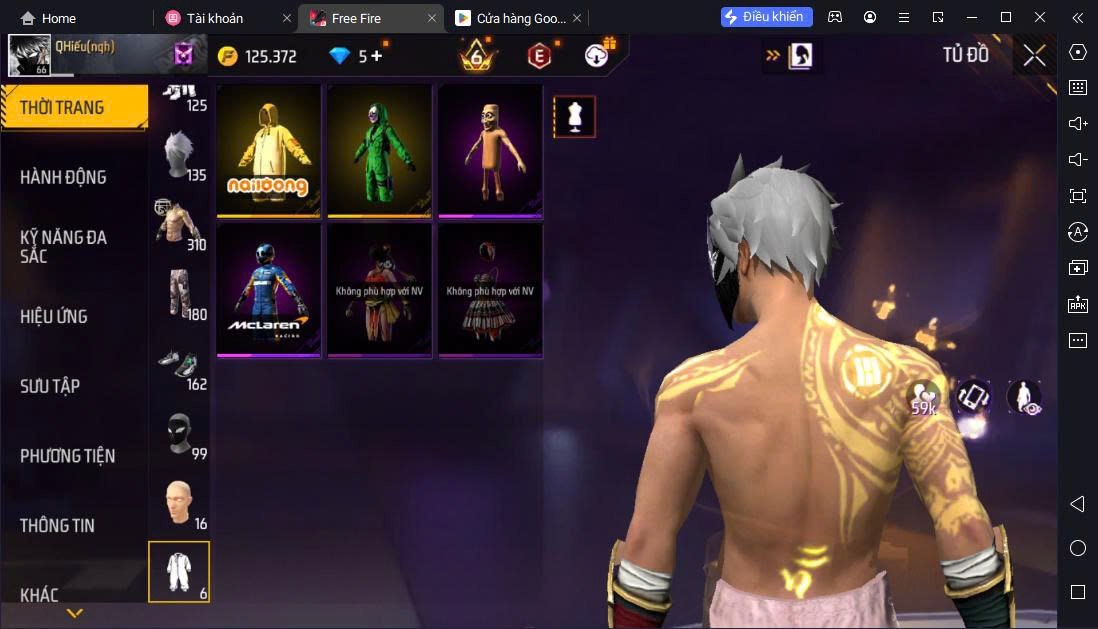
Task: Select the yellow hoodie outfit
Action: click(x=269, y=150)
